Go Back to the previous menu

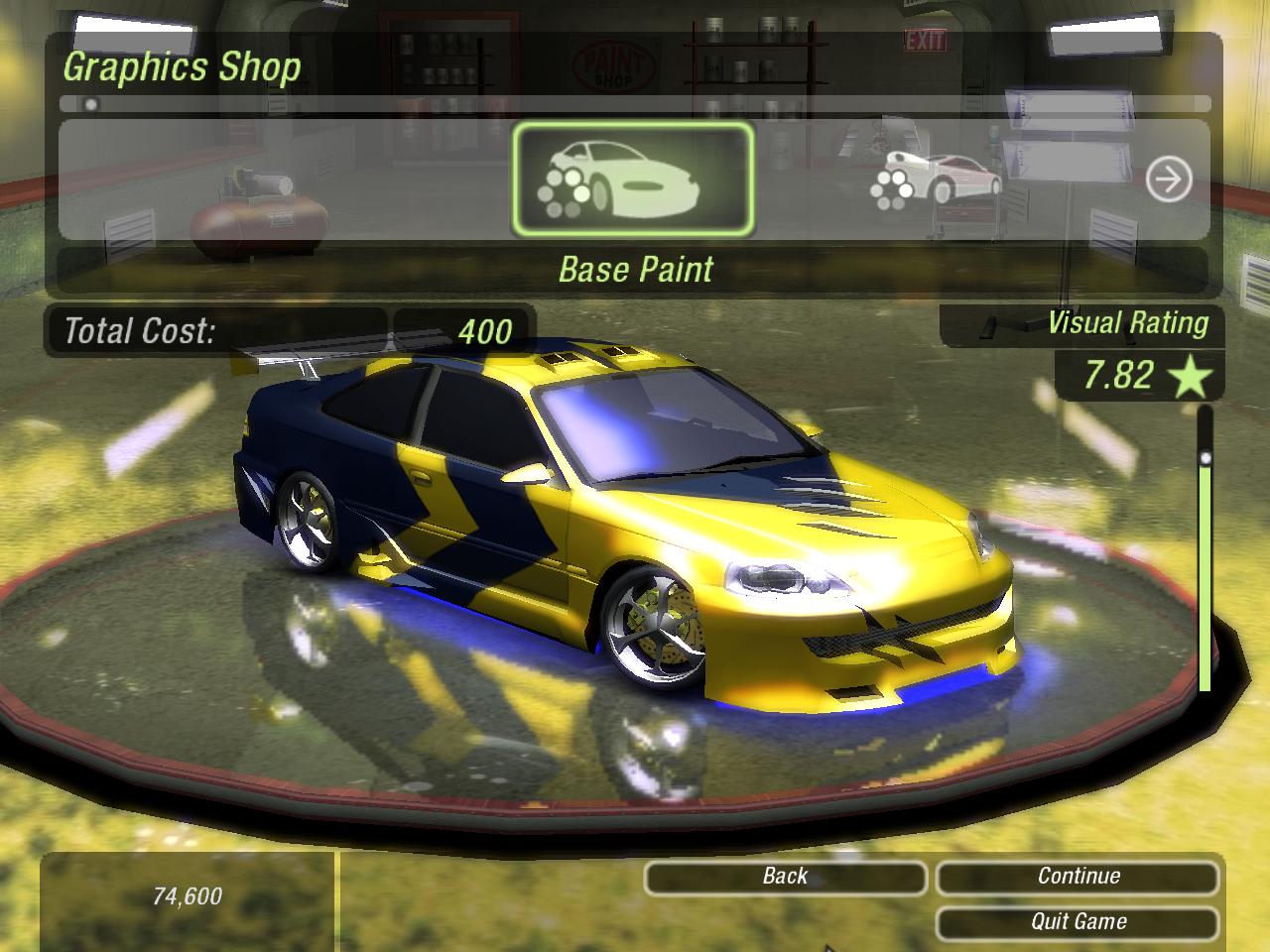[785, 877]
